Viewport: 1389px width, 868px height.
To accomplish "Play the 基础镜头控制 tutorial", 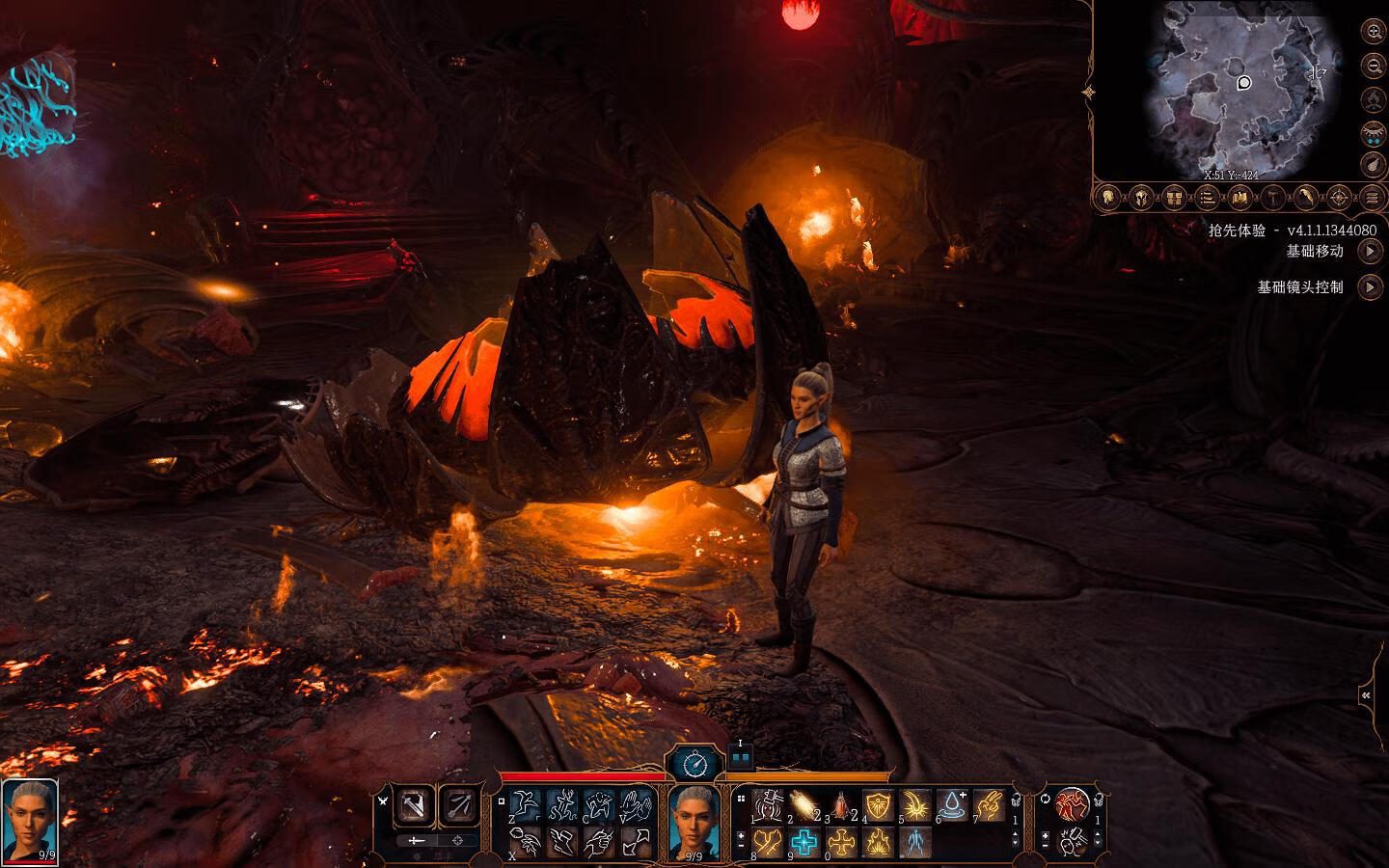I will pos(1370,287).
